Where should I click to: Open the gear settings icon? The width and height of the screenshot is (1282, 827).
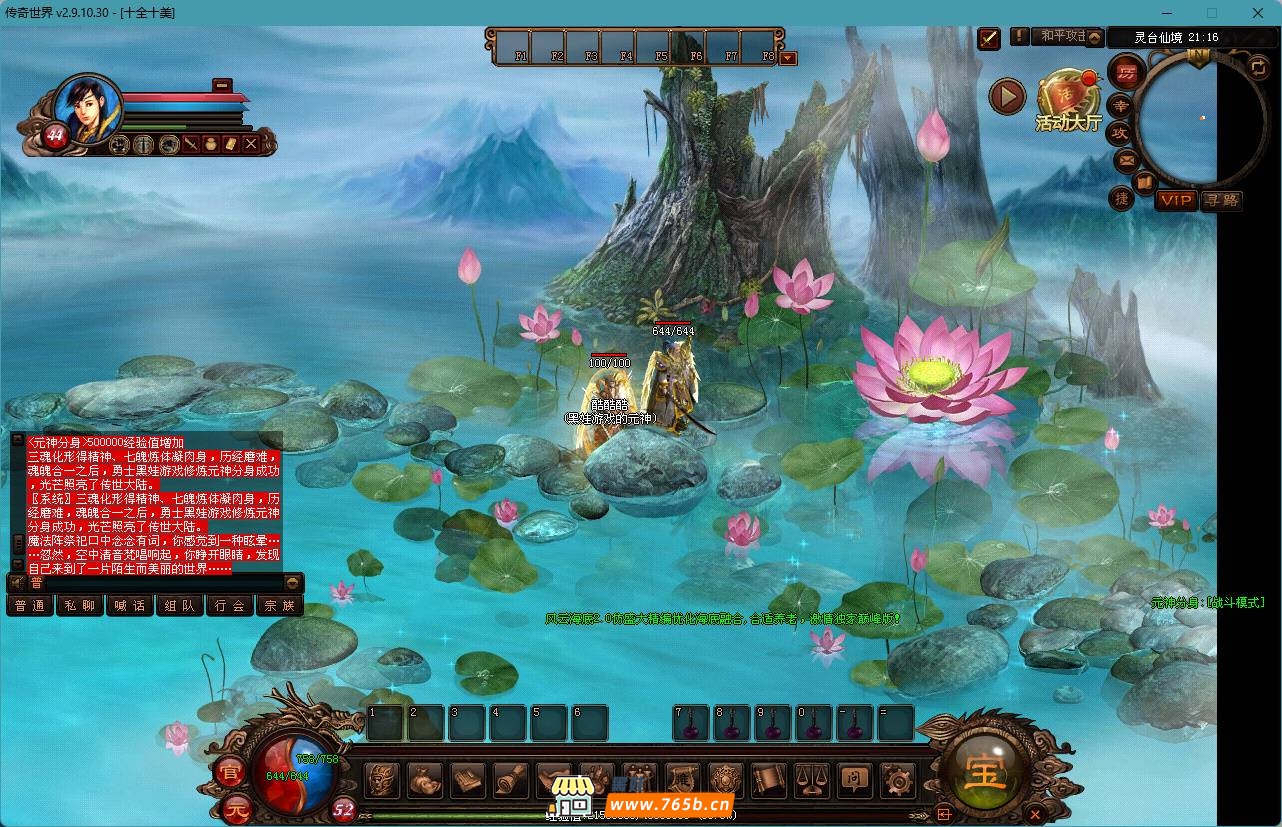(896, 779)
